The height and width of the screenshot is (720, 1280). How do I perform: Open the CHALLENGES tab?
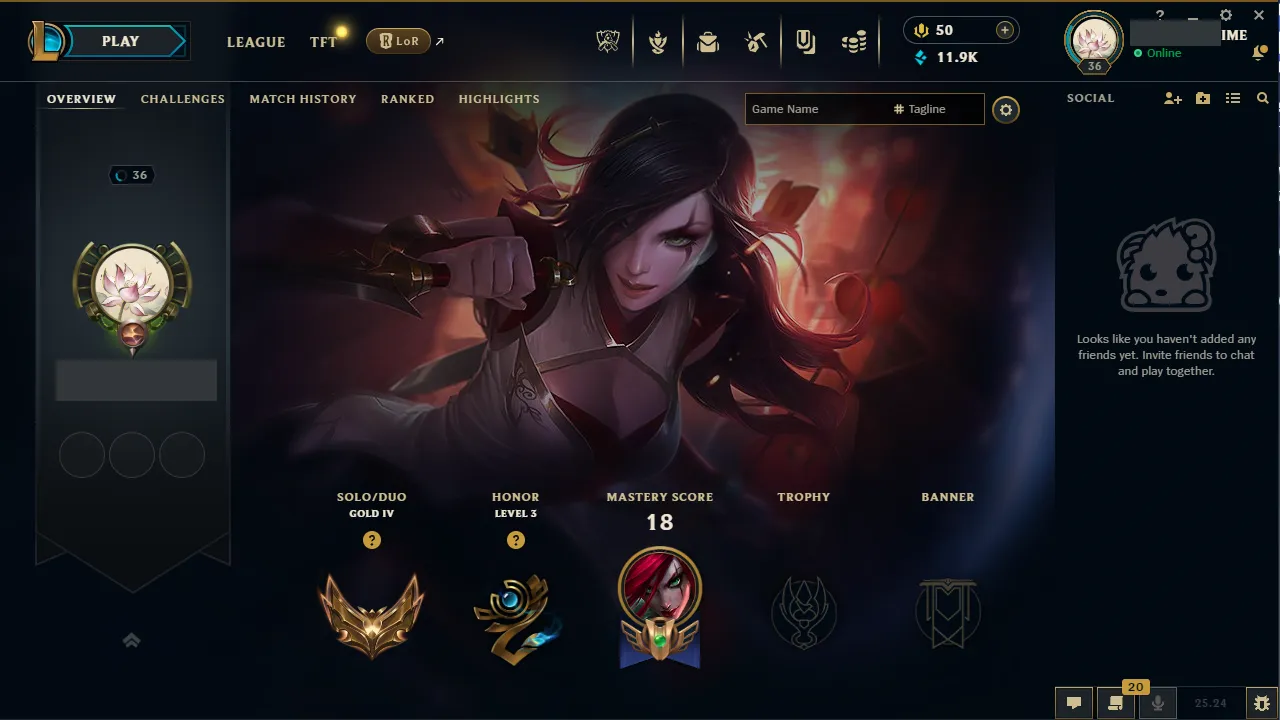coord(182,98)
